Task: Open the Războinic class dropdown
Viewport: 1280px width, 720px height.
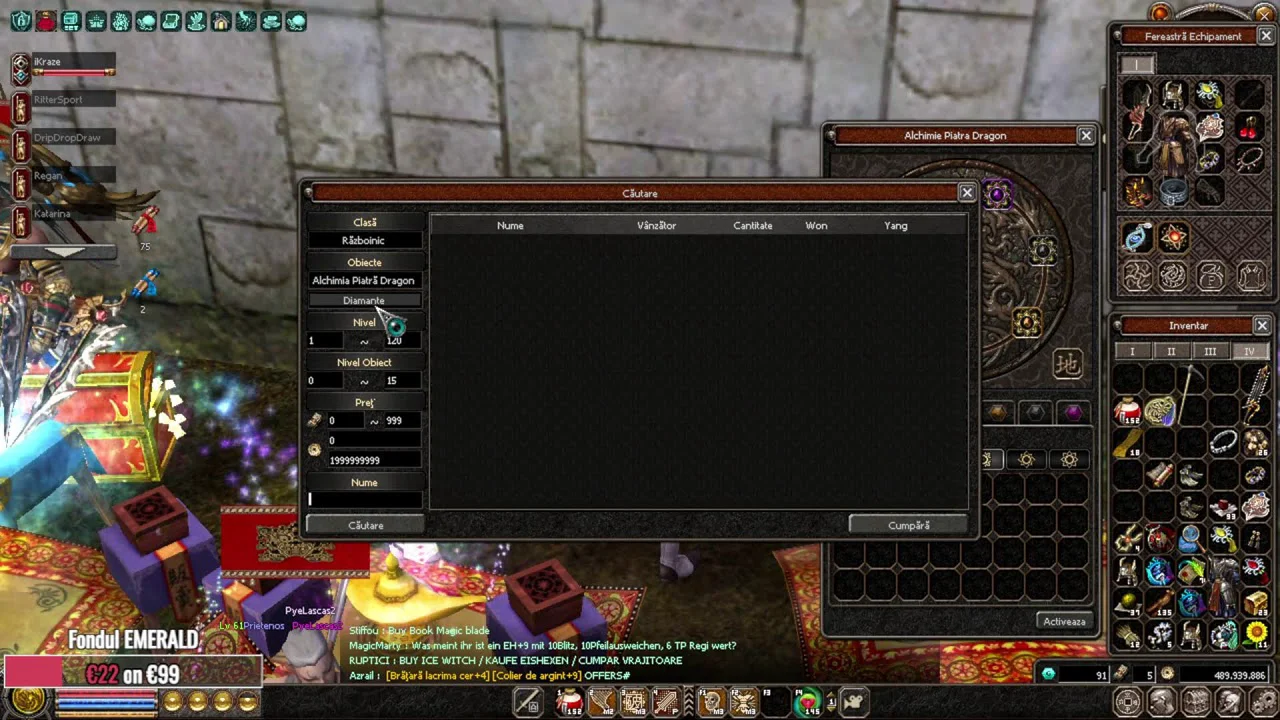Action: click(364, 241)
